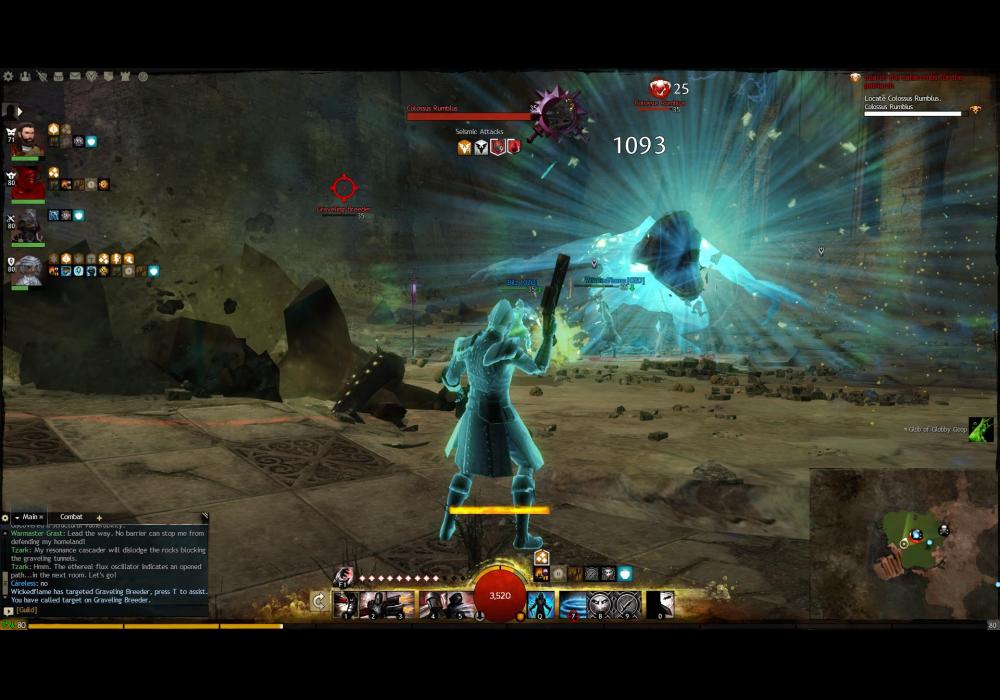Swap weapons with the arrow button
The width and height of the screenshot is (1000, 700).
(318, 602)
